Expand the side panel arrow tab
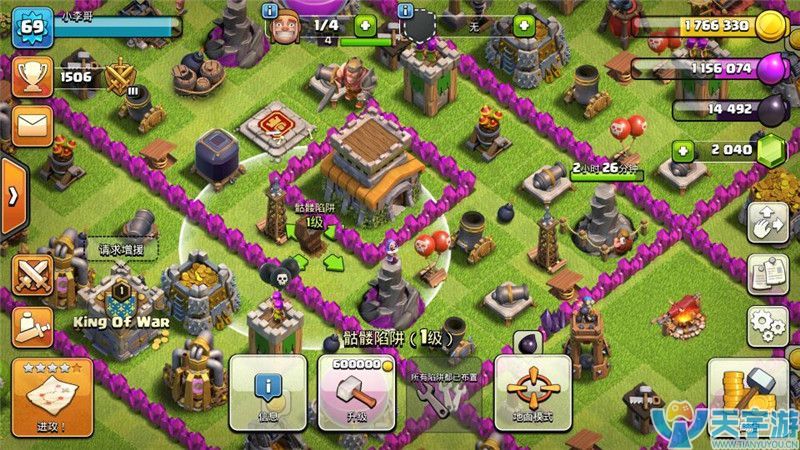Screen dimensions: 800x450 (x=12, y=195)
